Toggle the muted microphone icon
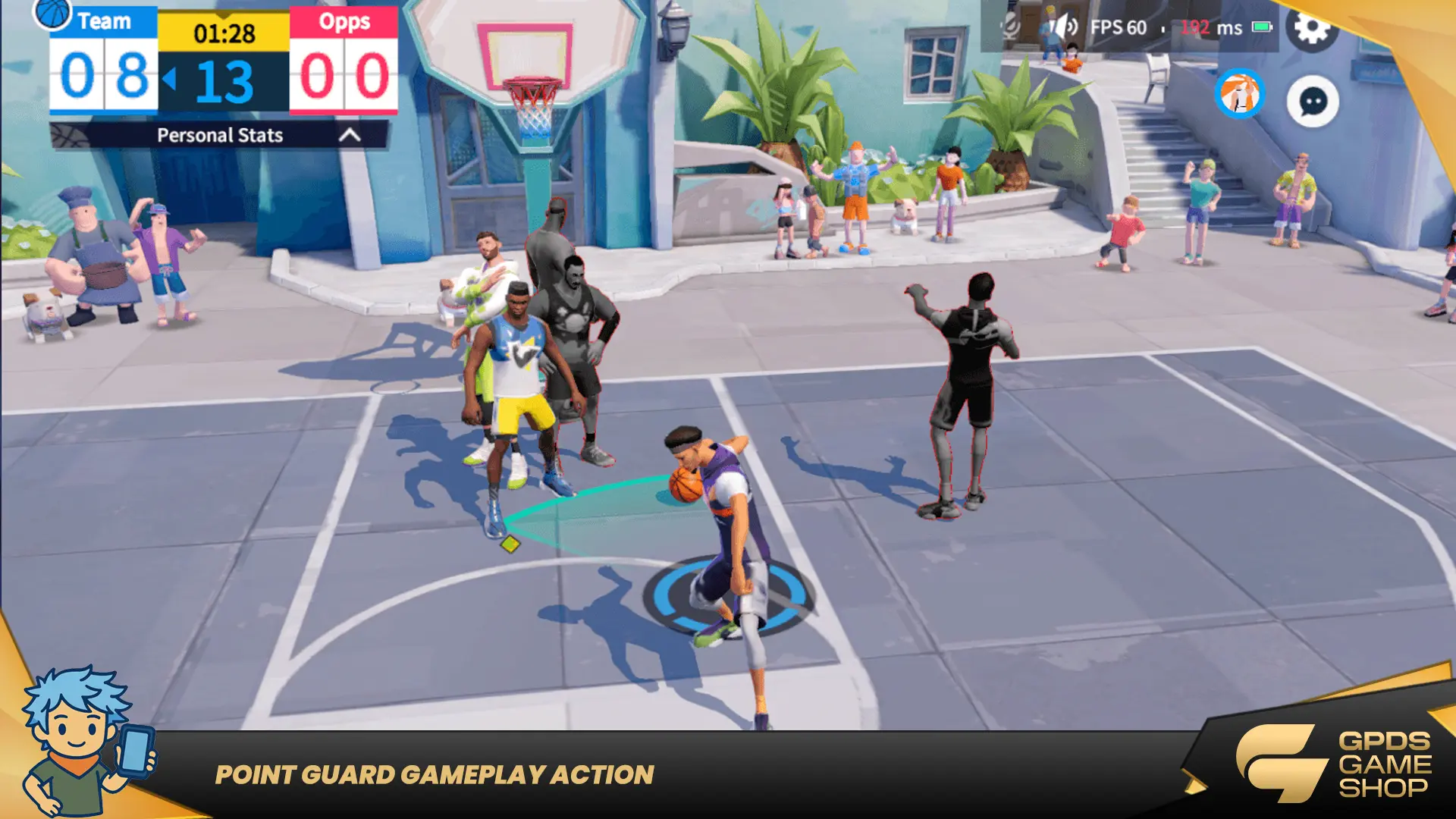This screenshot has height=819, width=1456. click(x=1011, y=27)
